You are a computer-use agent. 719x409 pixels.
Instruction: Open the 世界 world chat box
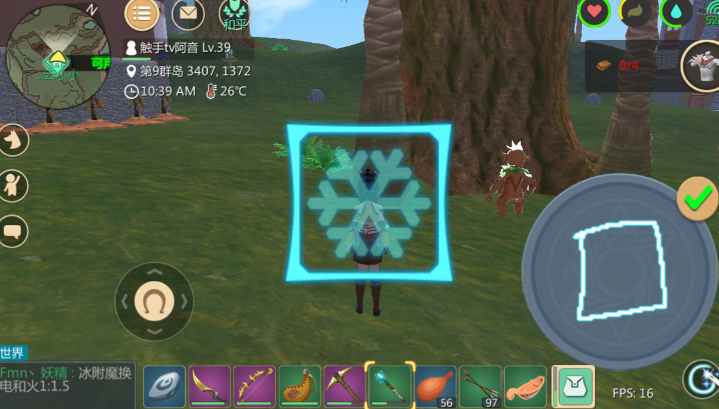click(x=68, y=379)
